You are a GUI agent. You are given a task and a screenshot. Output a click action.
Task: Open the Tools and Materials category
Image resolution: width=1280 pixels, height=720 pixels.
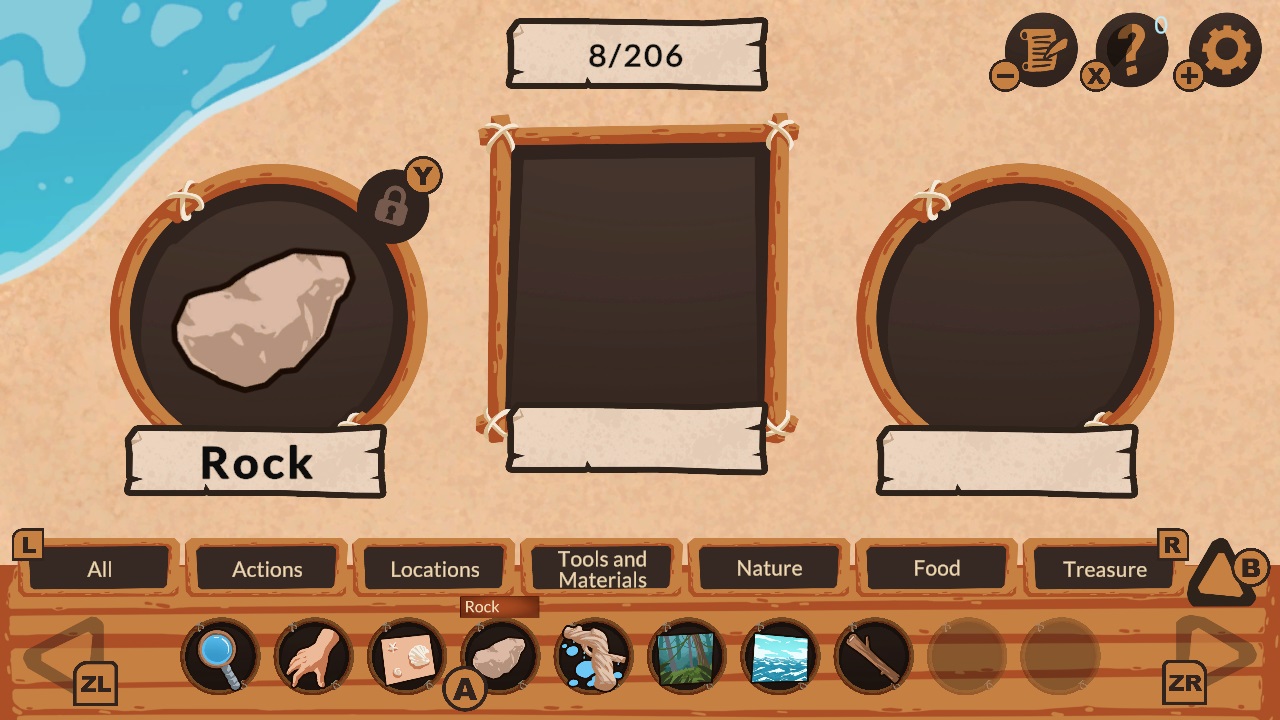(602, 569)
